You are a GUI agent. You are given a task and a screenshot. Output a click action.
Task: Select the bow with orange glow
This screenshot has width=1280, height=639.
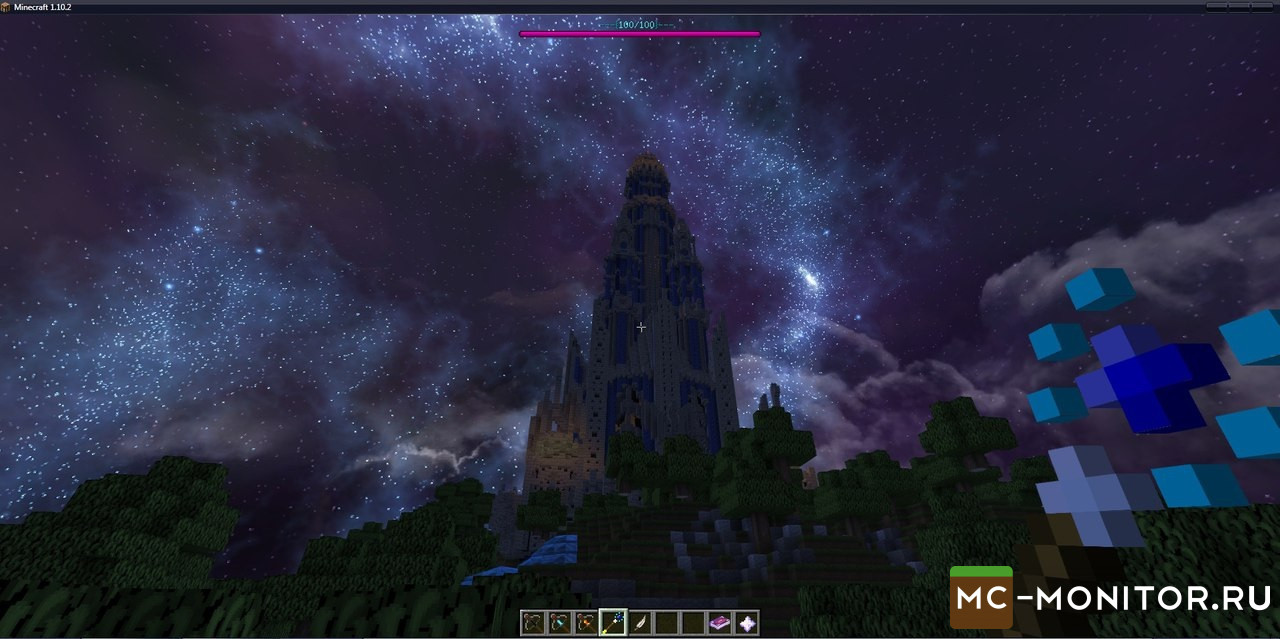point(586,623)
